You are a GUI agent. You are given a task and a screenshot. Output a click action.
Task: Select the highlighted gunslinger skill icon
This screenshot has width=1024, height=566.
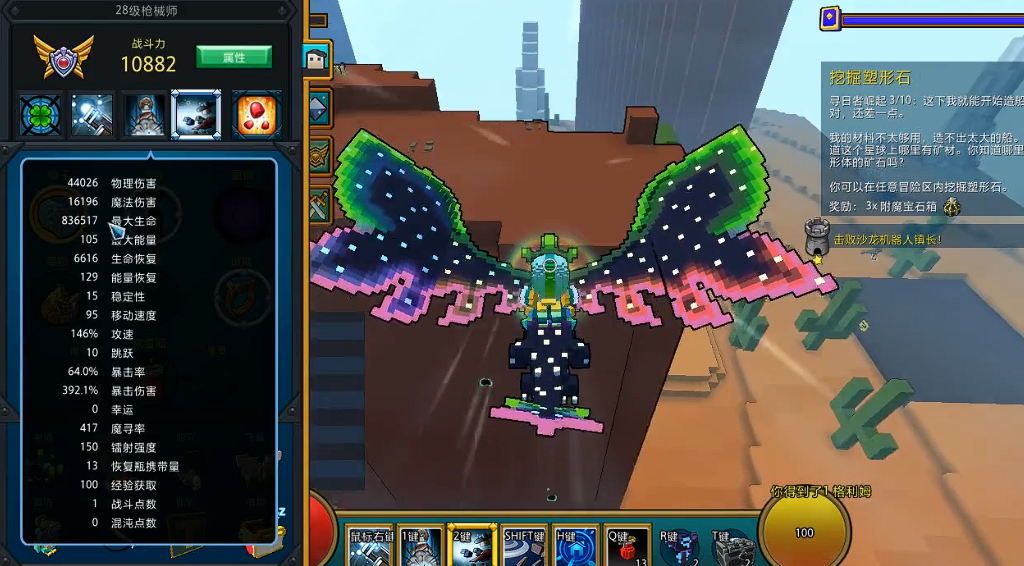click(196, 114)
